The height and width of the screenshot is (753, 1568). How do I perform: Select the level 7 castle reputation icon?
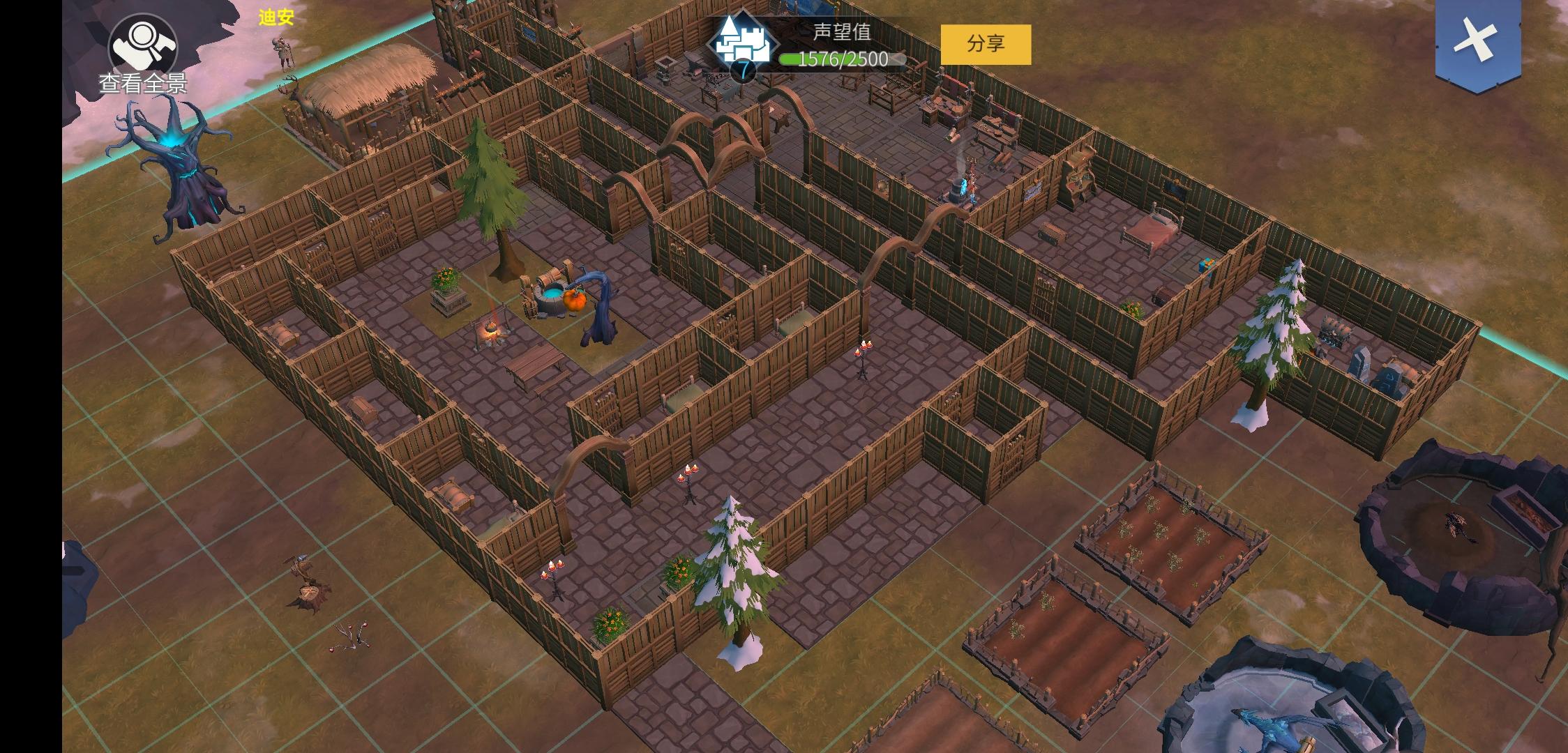click(x=741, y=43)
